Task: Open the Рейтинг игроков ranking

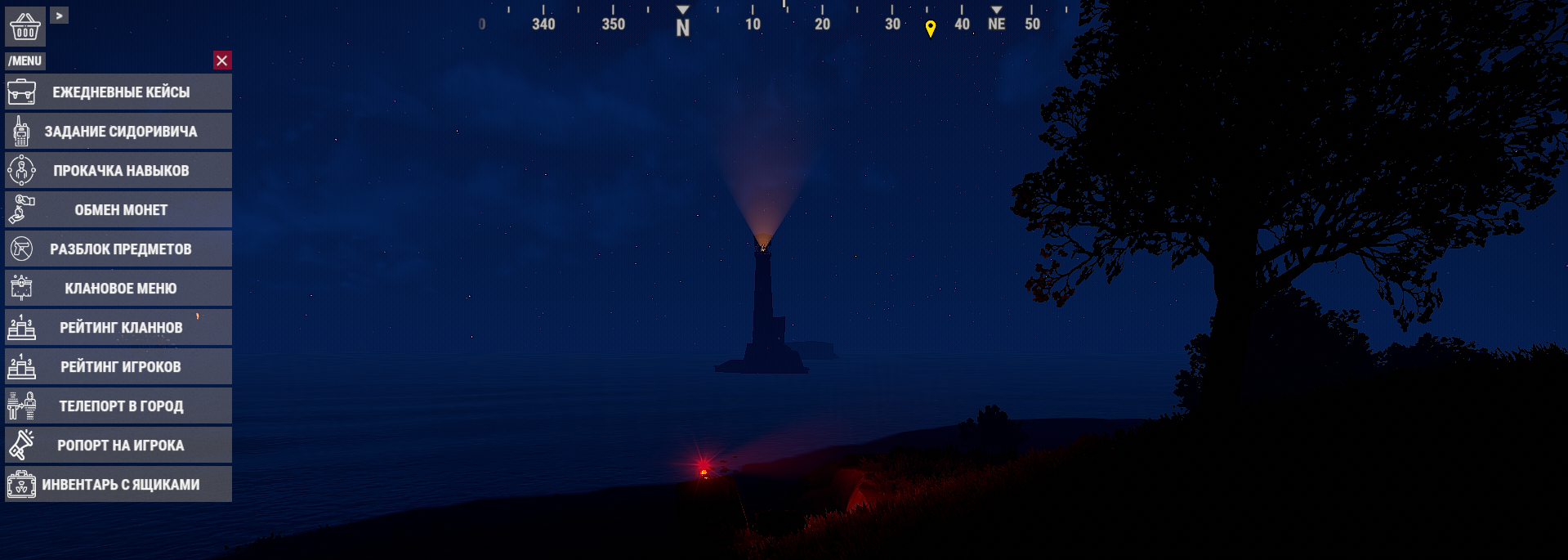Action: (x=118, y=366)
